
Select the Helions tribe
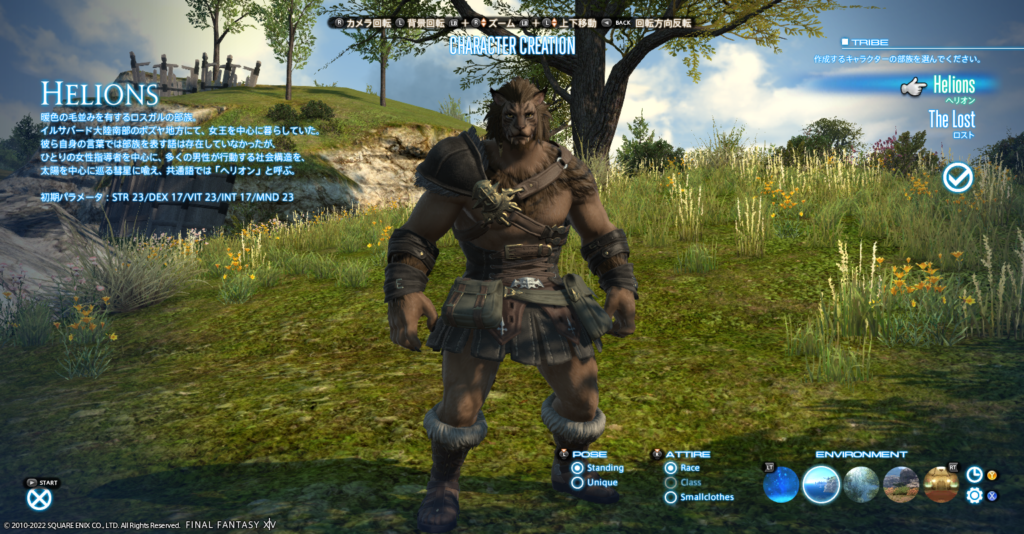point(953,86)
